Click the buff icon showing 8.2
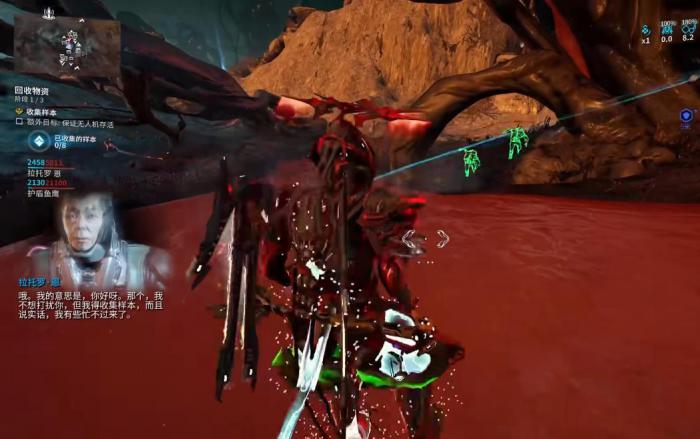This screenshot has width=700, height=439. (x=688, y=28)
